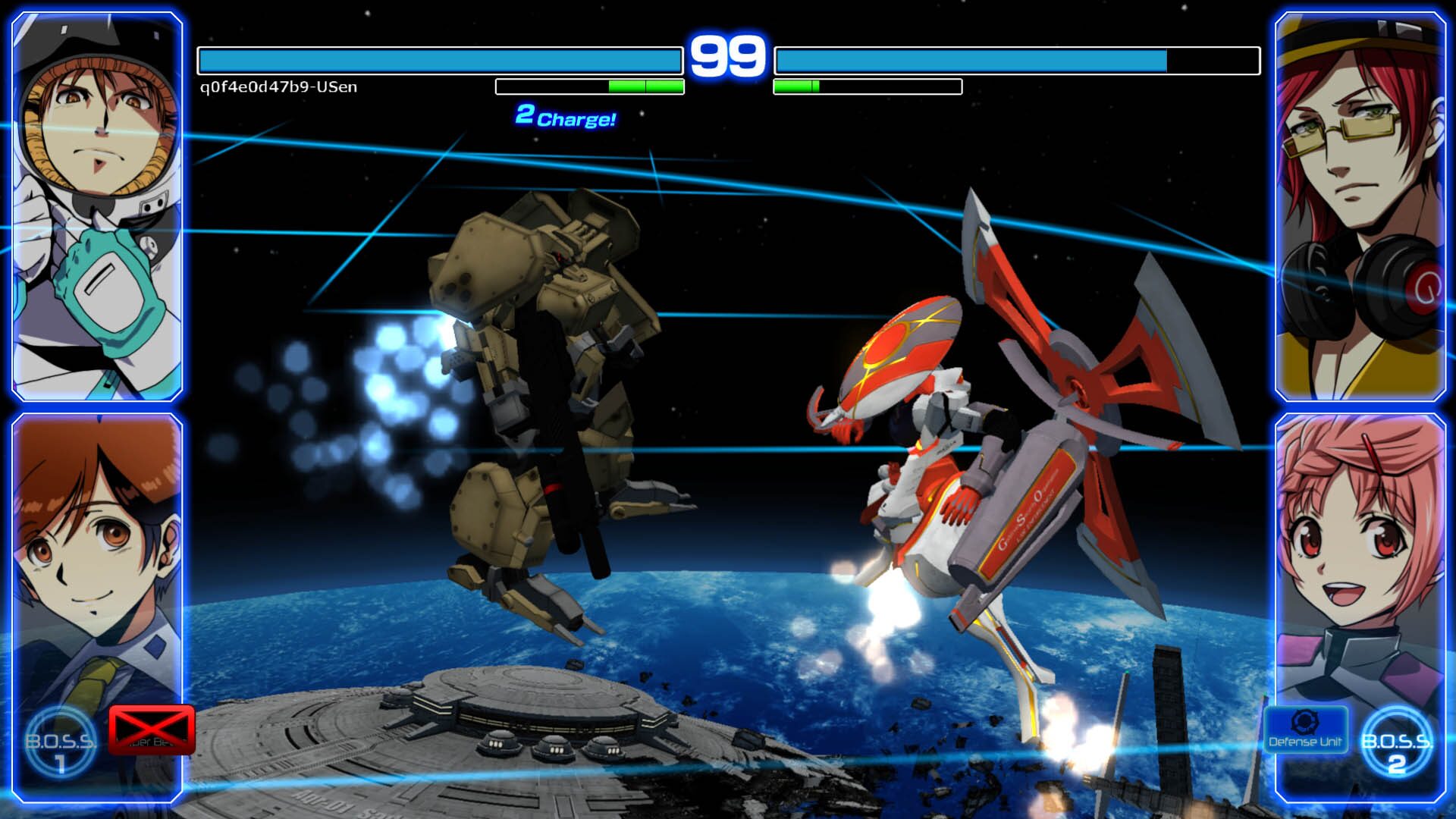Toggle the 2 Charge indicator
The image size is (1456, 819).
[566, 116]
